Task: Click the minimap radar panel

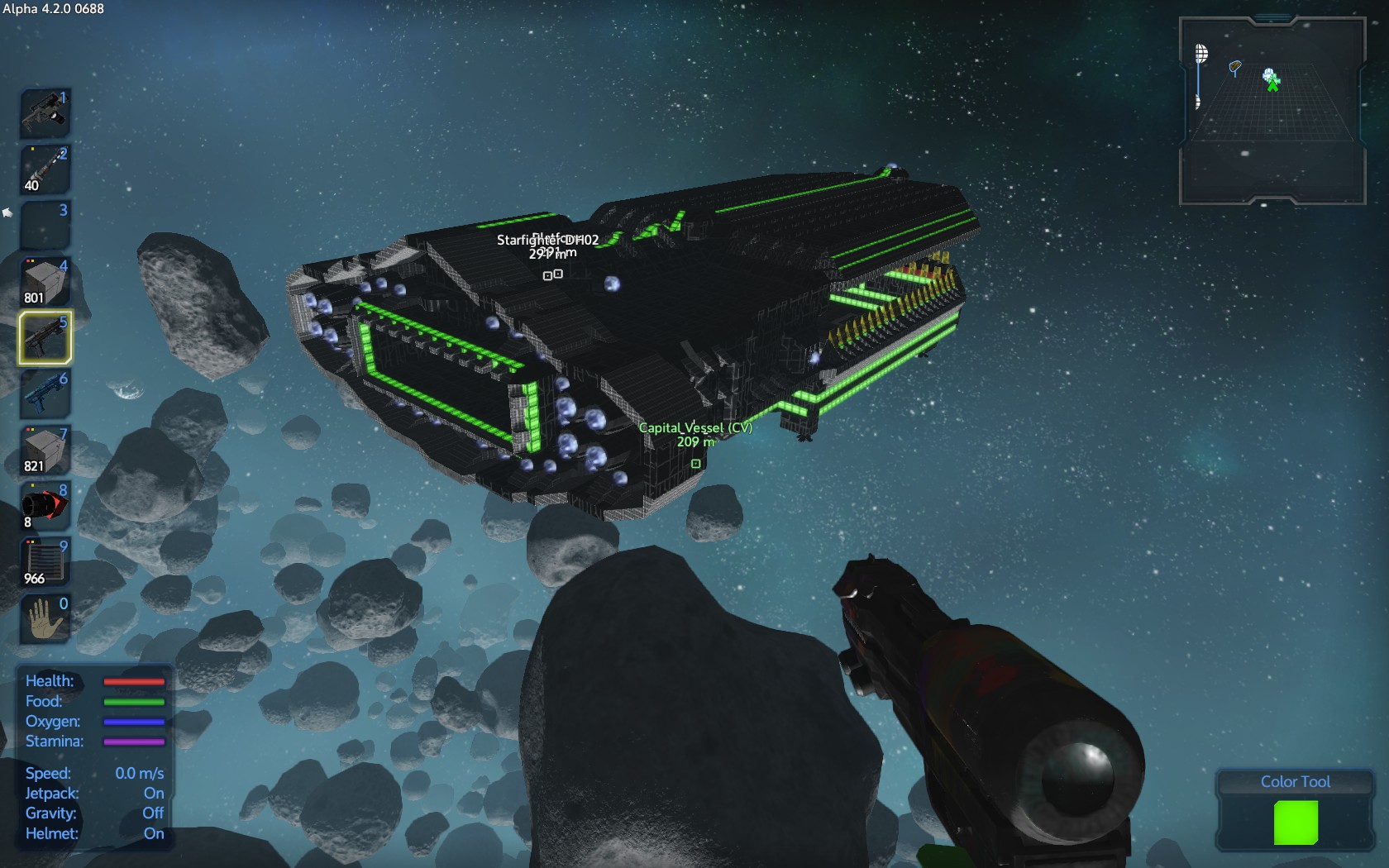Action: 1272,112
